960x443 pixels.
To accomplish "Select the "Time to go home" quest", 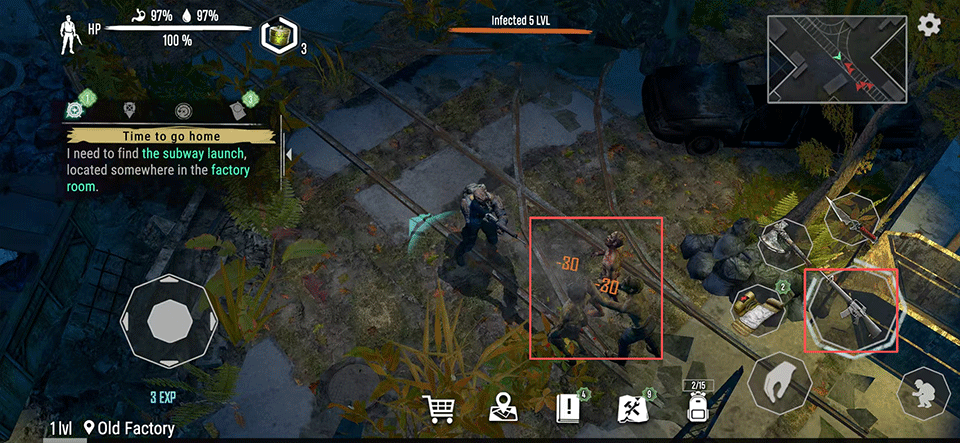I will [x=170, y=136].
